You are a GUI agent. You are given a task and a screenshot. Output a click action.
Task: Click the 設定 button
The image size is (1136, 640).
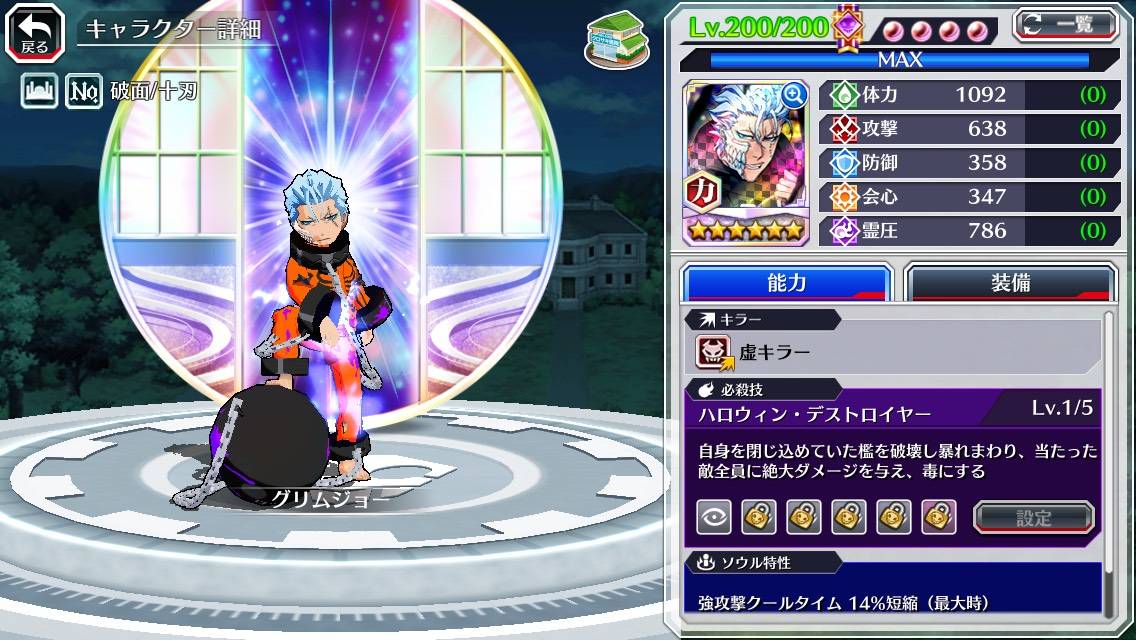point(1033,517)
